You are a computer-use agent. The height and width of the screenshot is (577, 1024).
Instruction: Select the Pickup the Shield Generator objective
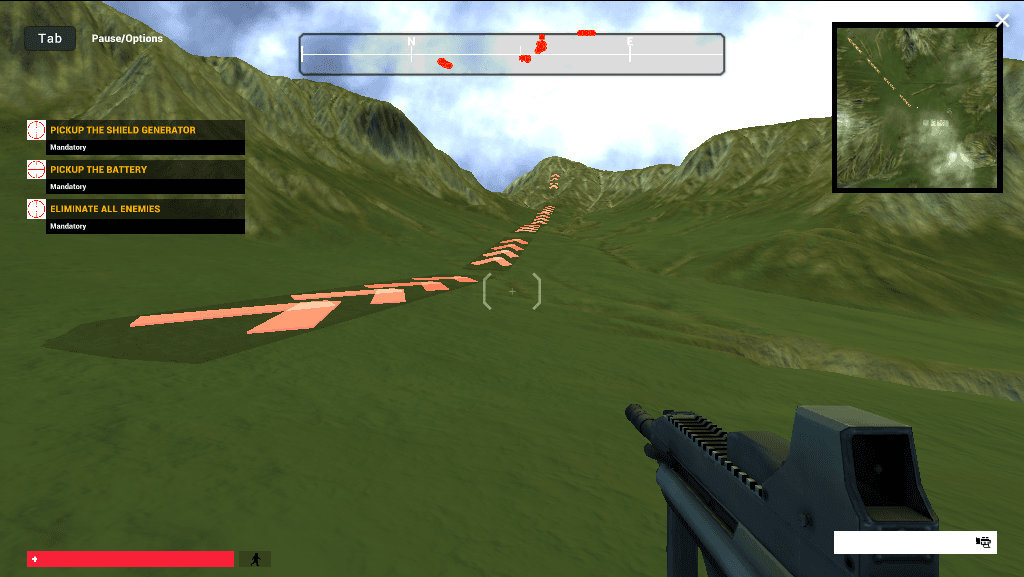click(123, 130)
